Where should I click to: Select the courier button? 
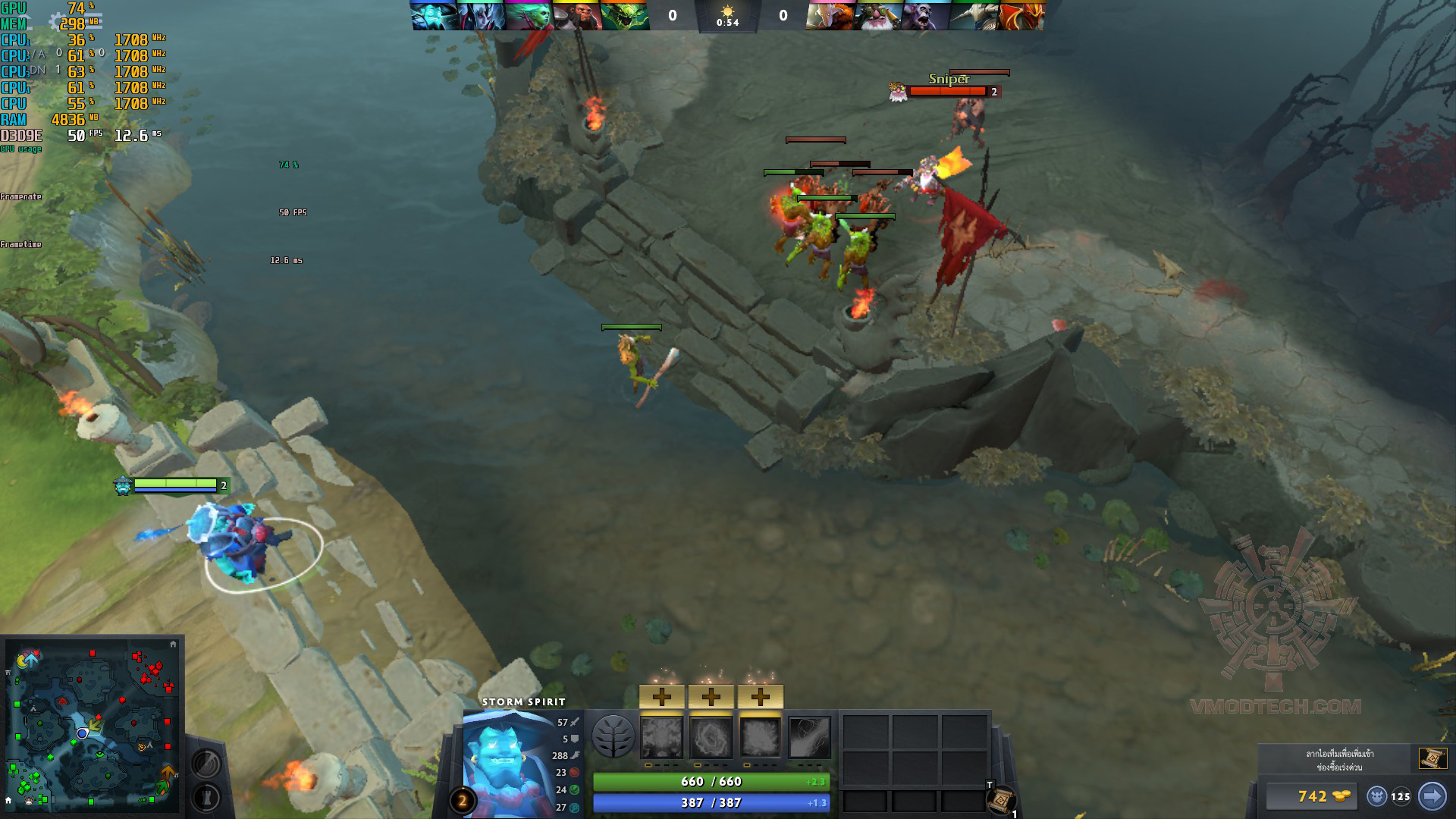click(1378, 796)
